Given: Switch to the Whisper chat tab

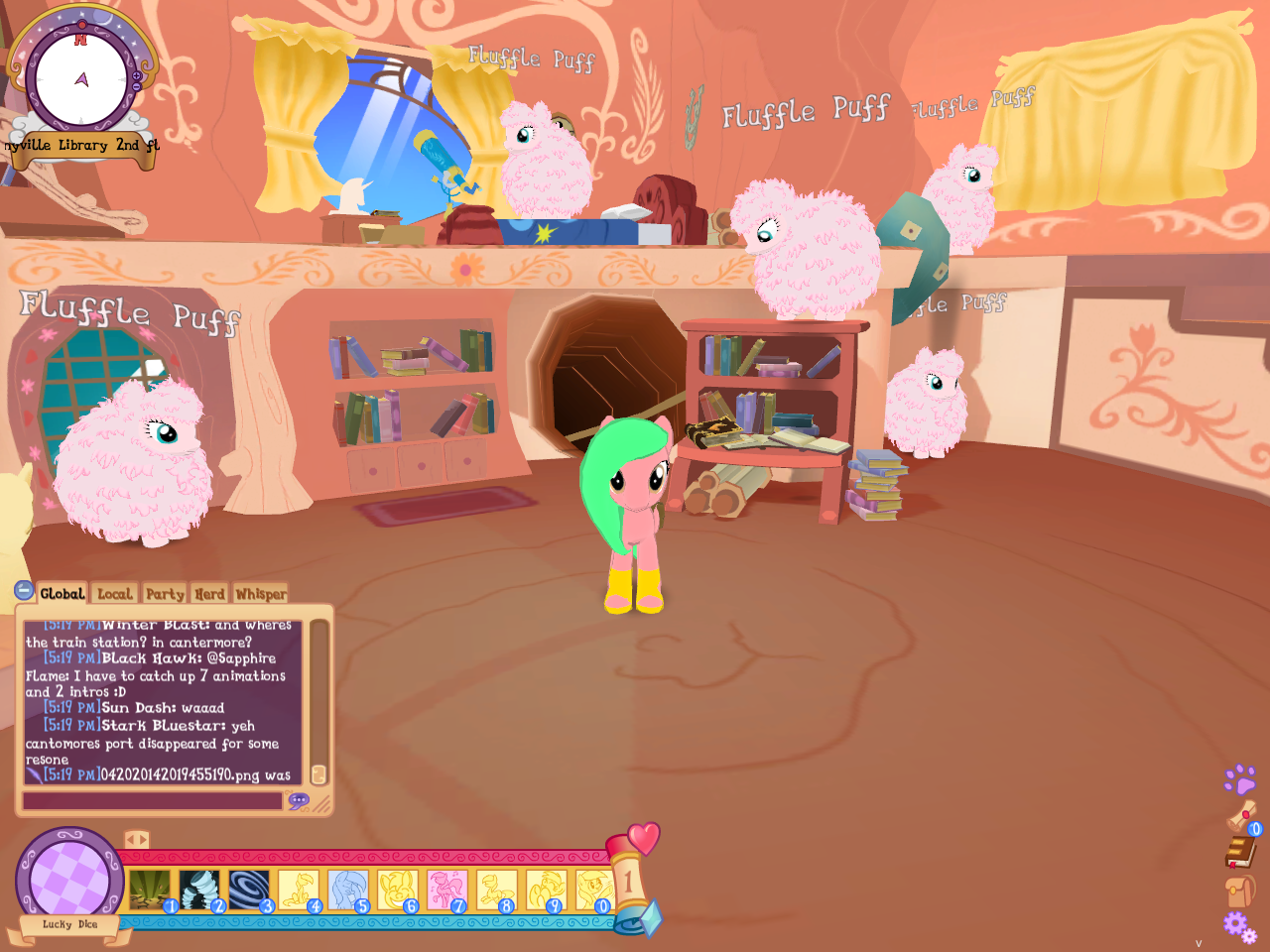Looking at the screenshot, I should pyautogui.click(x=261, y=594).
